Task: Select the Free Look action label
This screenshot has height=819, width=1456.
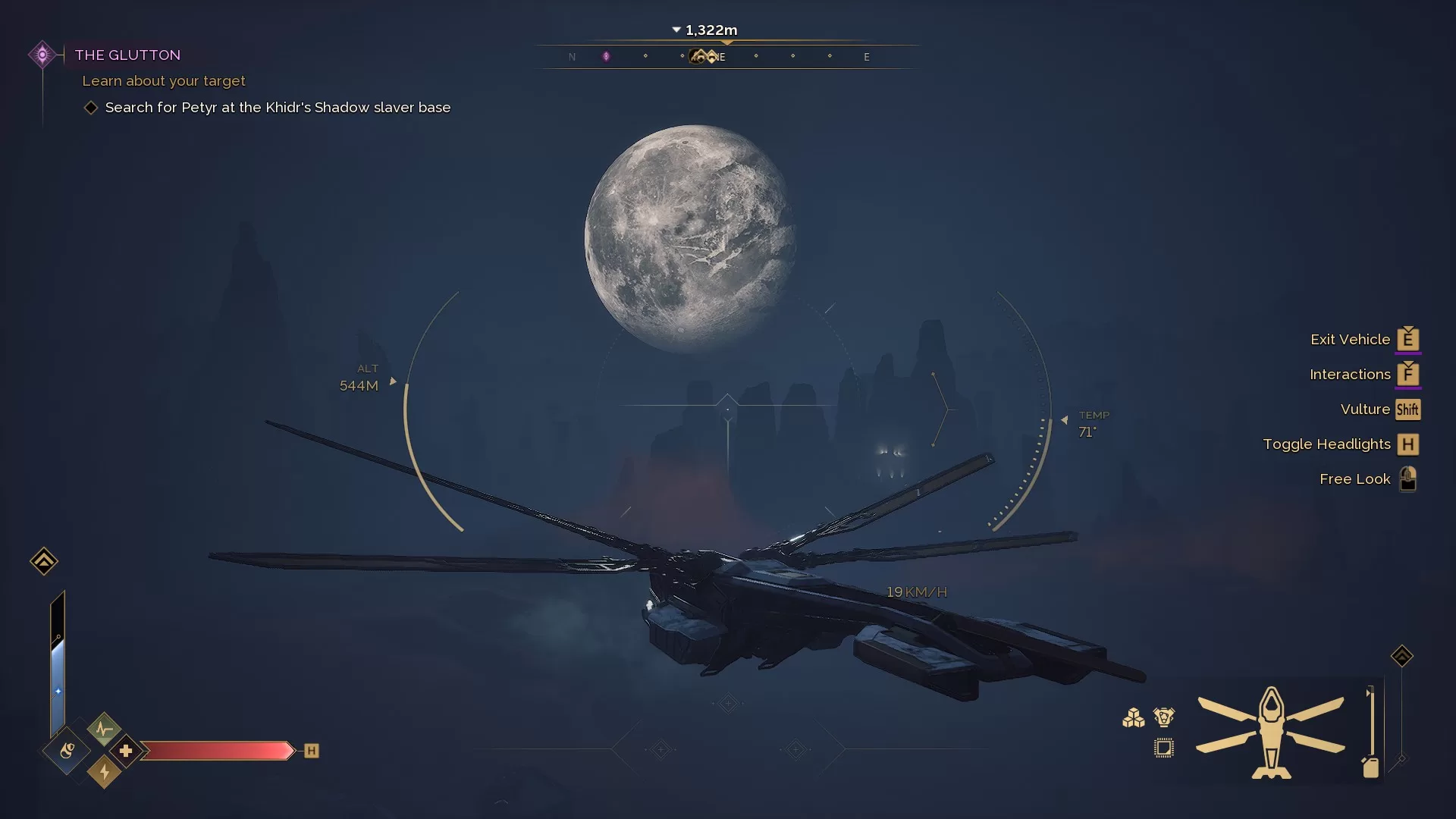Action: click(x=1354, y=479)
